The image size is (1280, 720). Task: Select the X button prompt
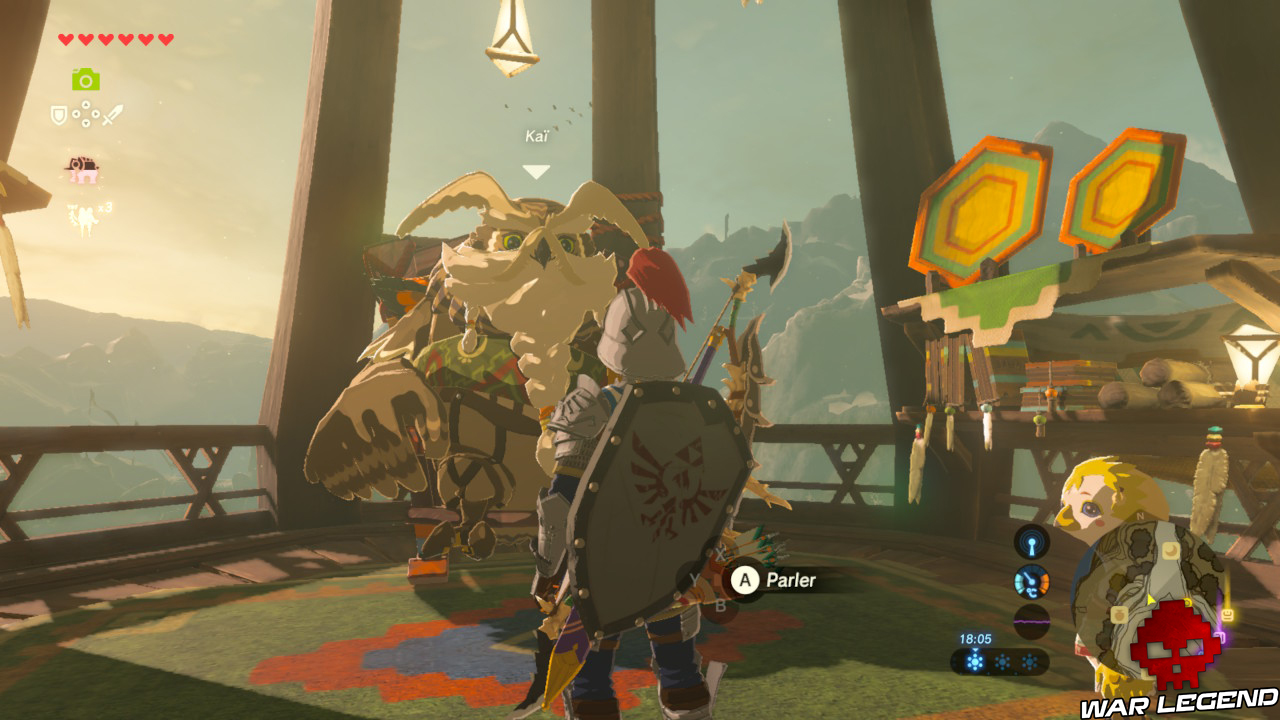(720, 555)
